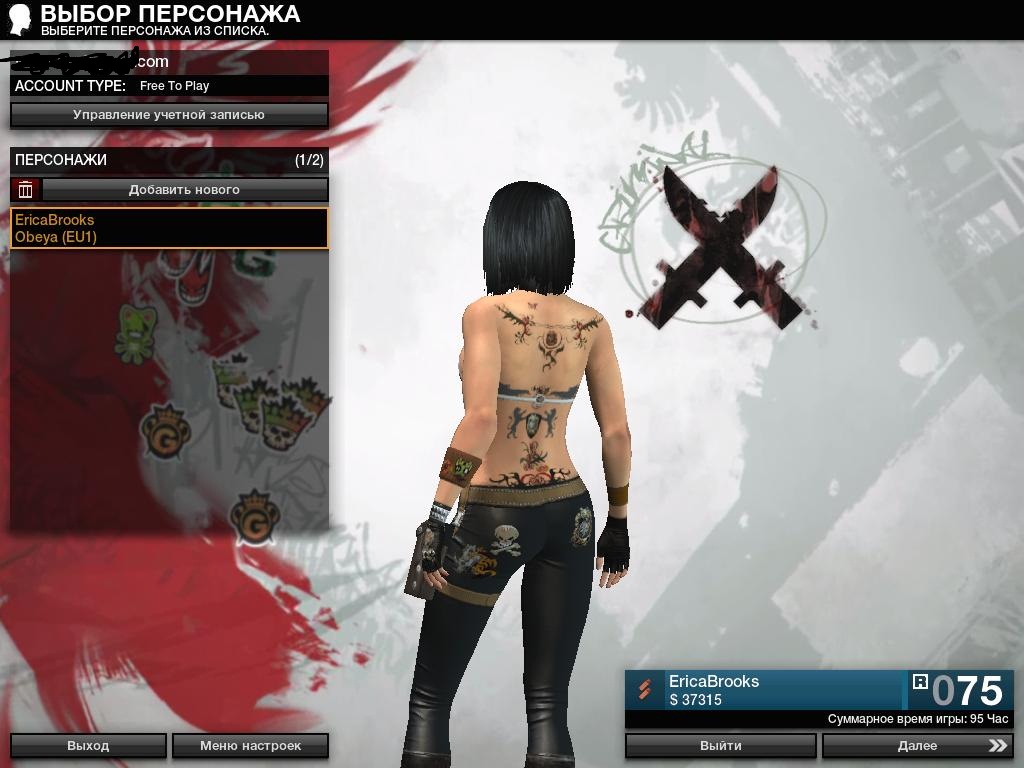Open the Управление учетной записью account management

(169, 115)
